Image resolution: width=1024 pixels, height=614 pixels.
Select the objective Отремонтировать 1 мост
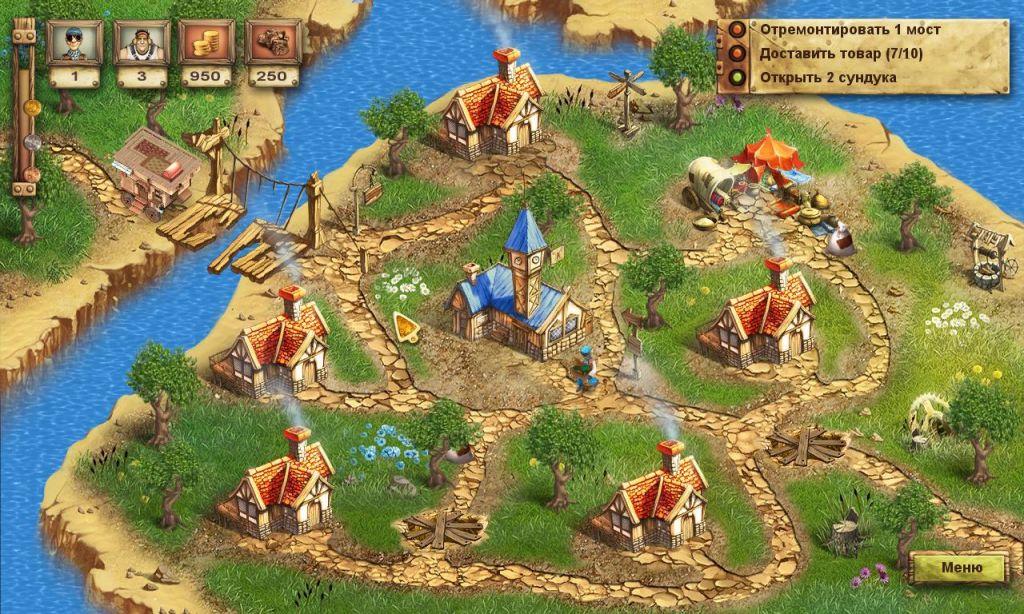pos(849,29)
